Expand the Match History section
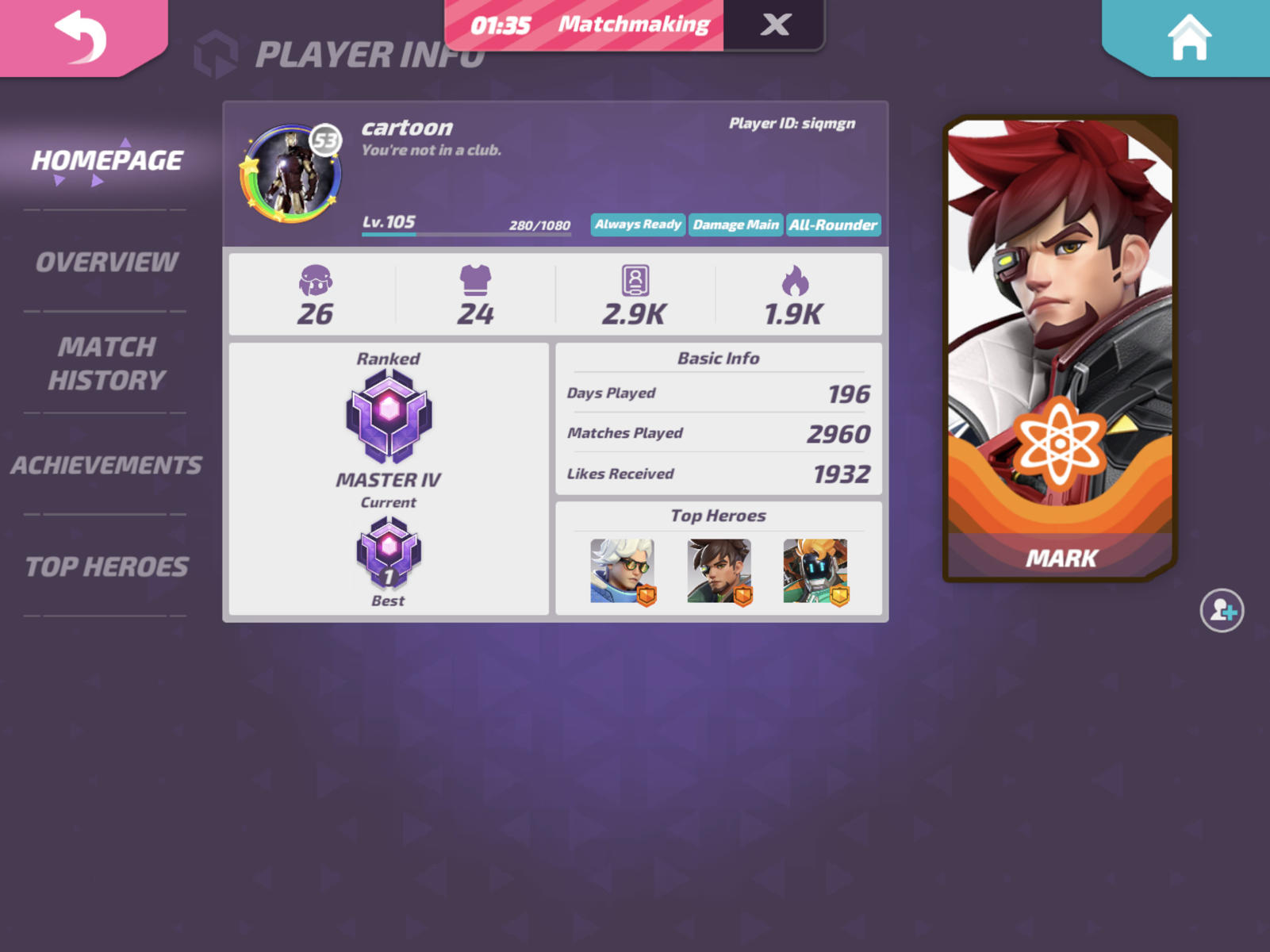1270x952 pixels. (106, 363)
